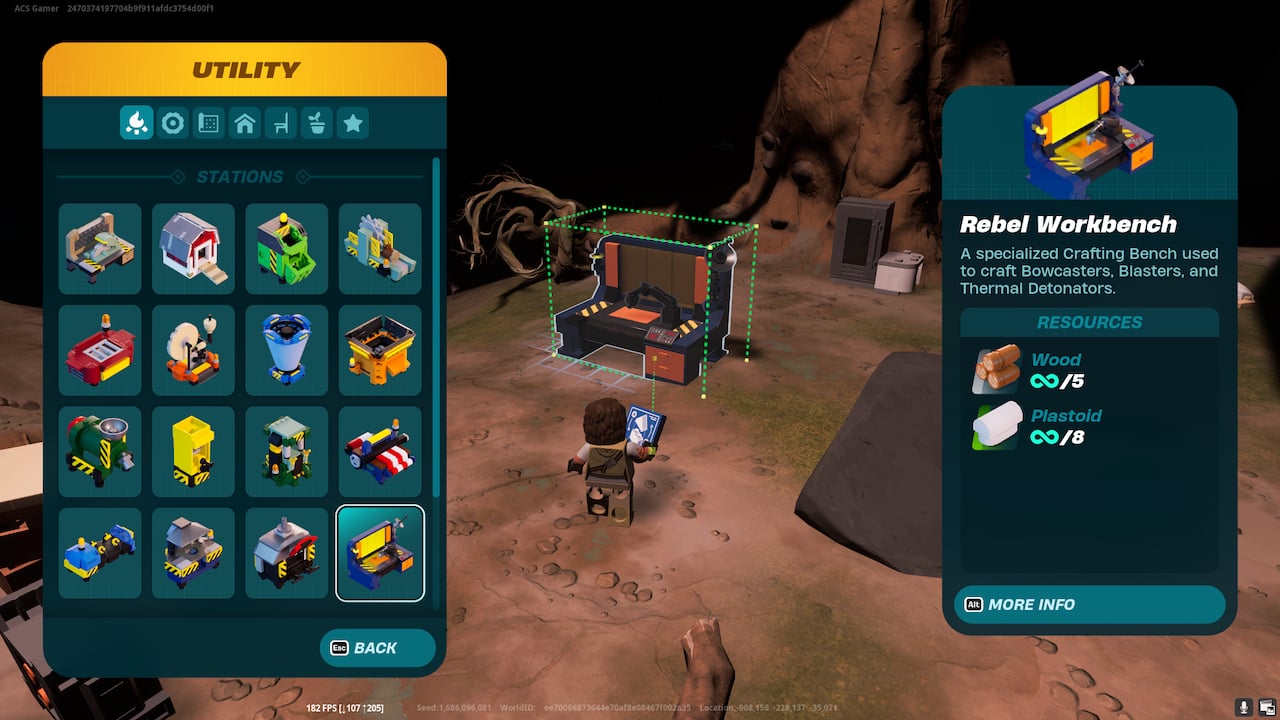The height and width of the screenshot is (720, 1280).
Task: Open More Info for Rebel Workbench
Action: click(x=1089, y=604)
